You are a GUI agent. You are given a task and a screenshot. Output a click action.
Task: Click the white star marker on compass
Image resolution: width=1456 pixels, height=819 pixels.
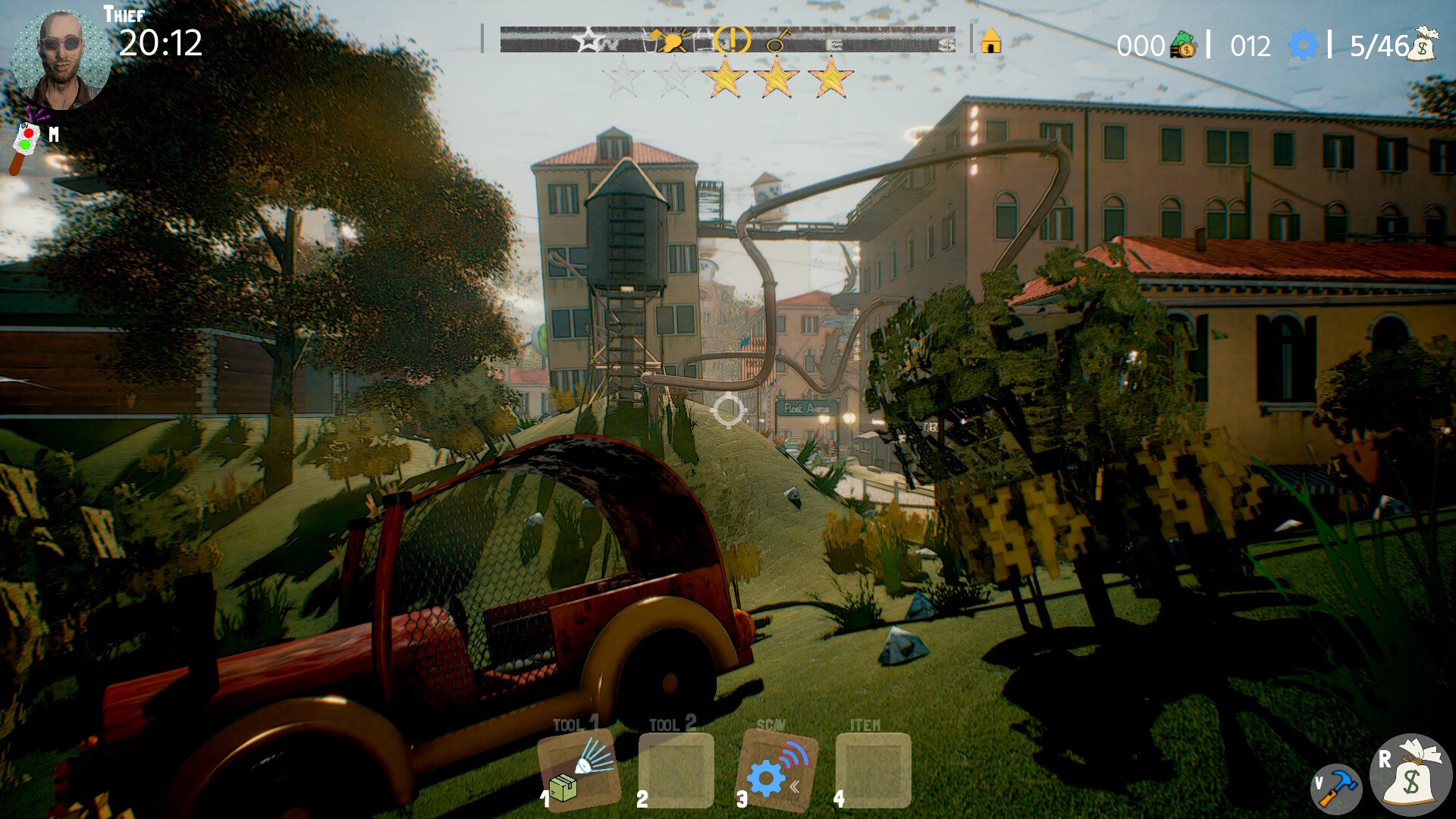click(x=589, y=39)
